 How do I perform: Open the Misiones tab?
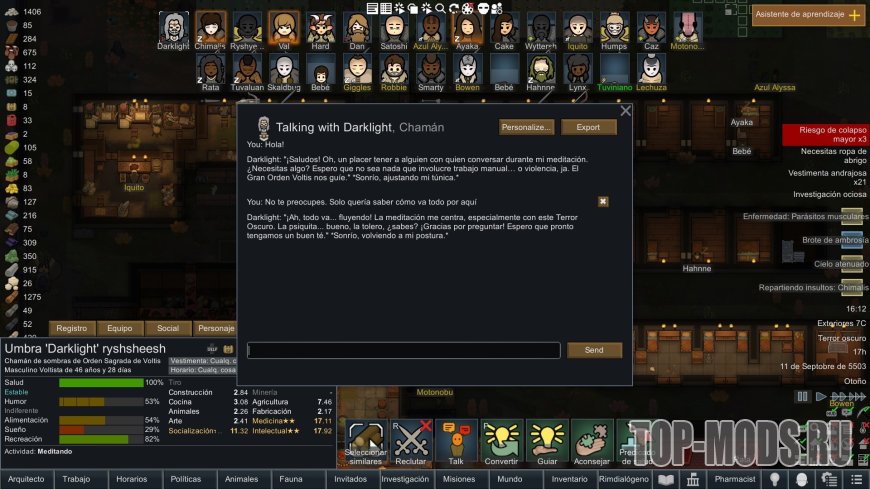[x=458, y=479]
